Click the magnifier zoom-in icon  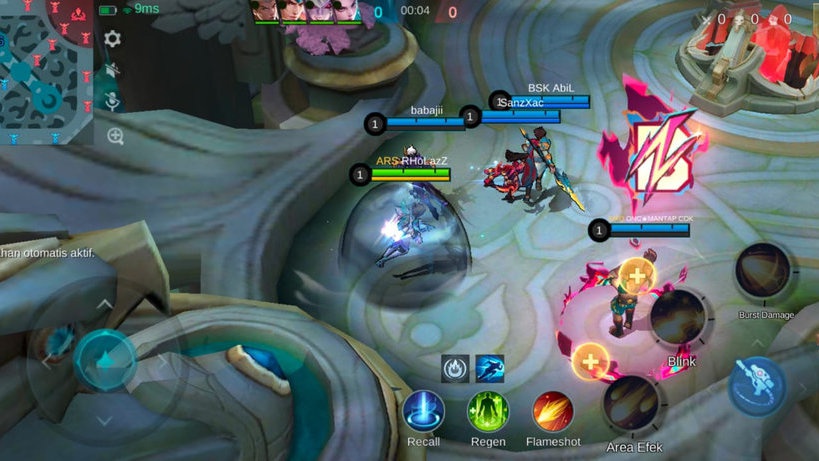click(115, 136)
